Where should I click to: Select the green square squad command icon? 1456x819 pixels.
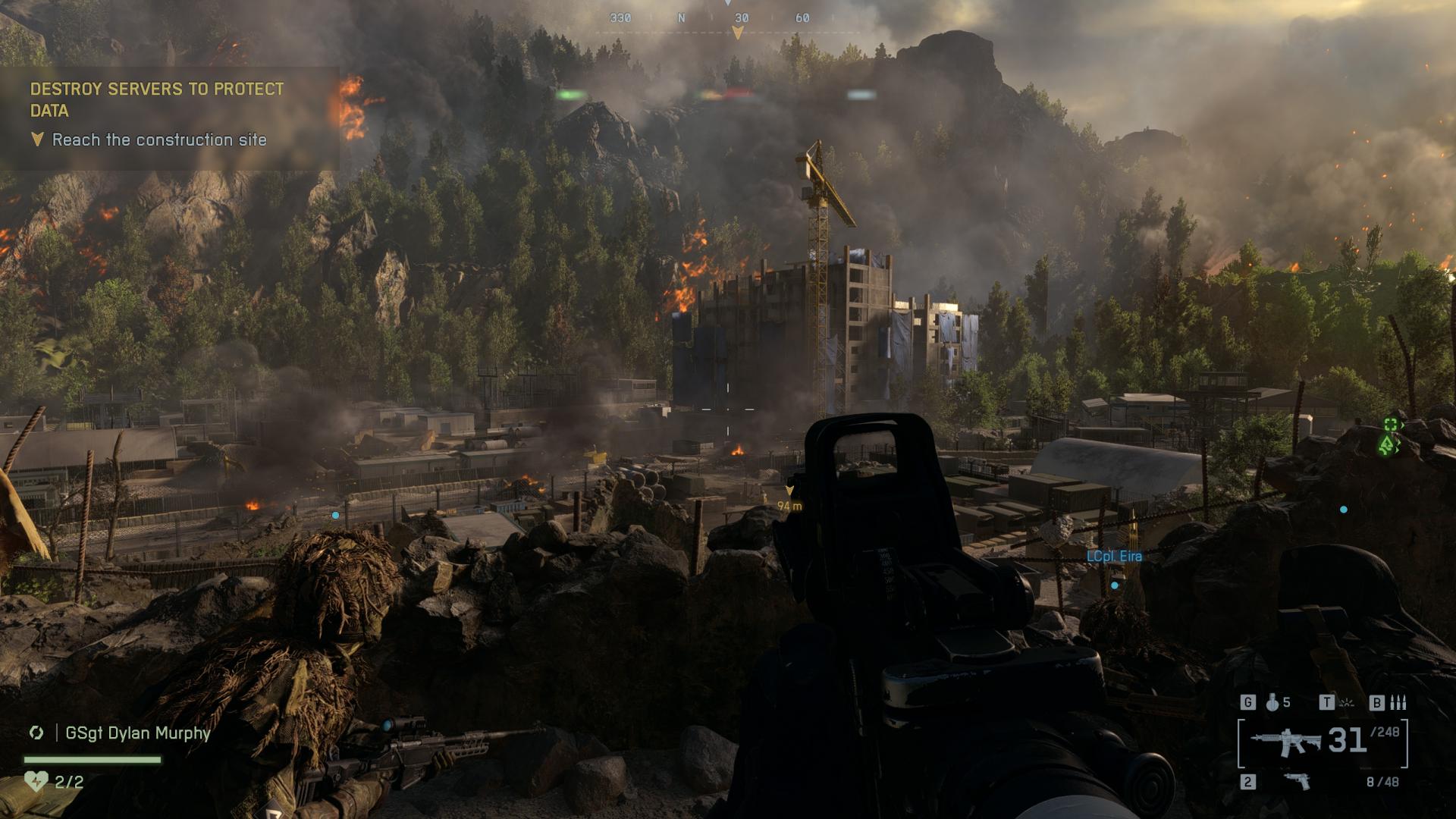1391,425
